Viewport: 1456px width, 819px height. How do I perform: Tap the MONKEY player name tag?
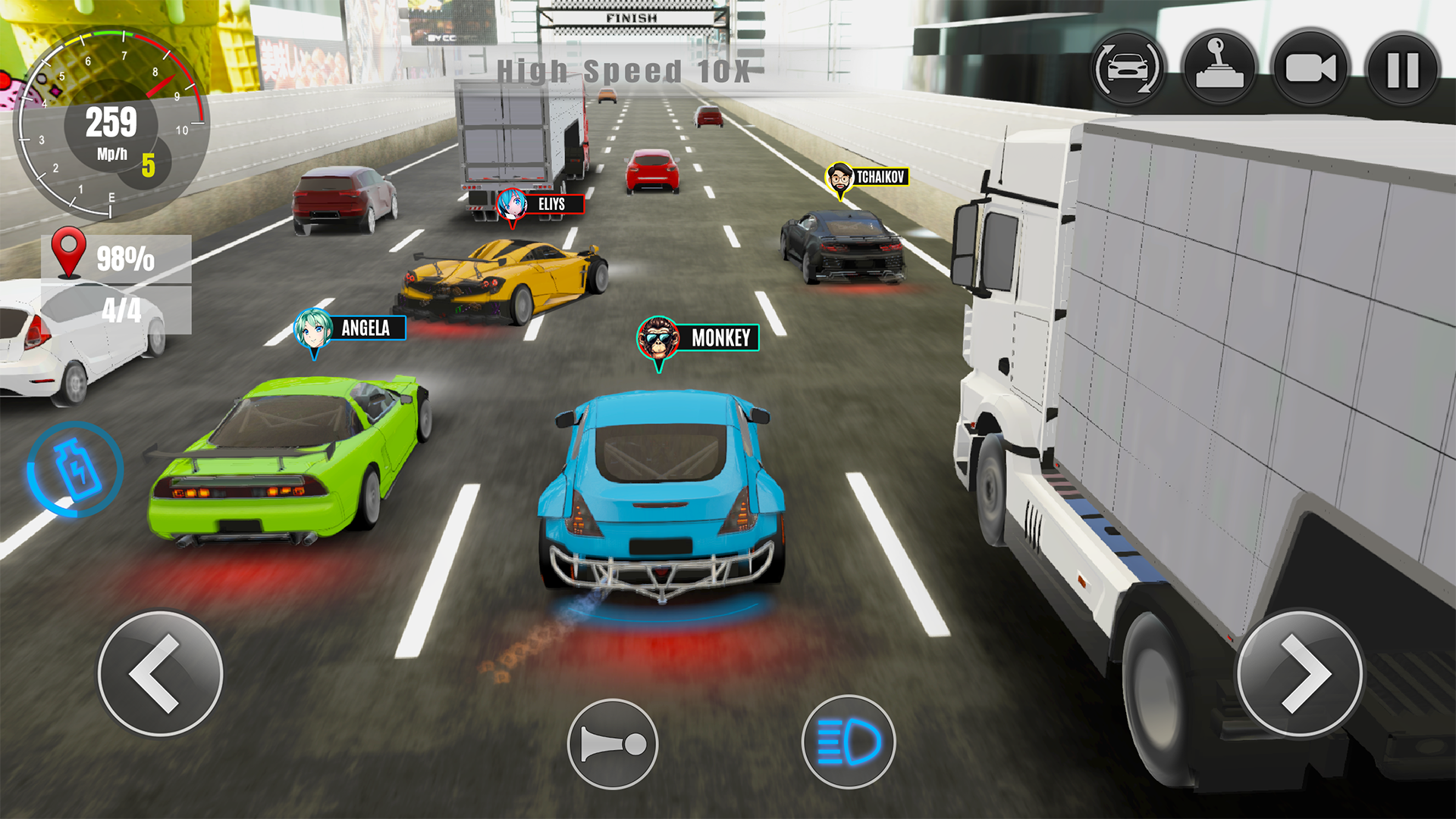pyautogui.click(x=719, y=338)
